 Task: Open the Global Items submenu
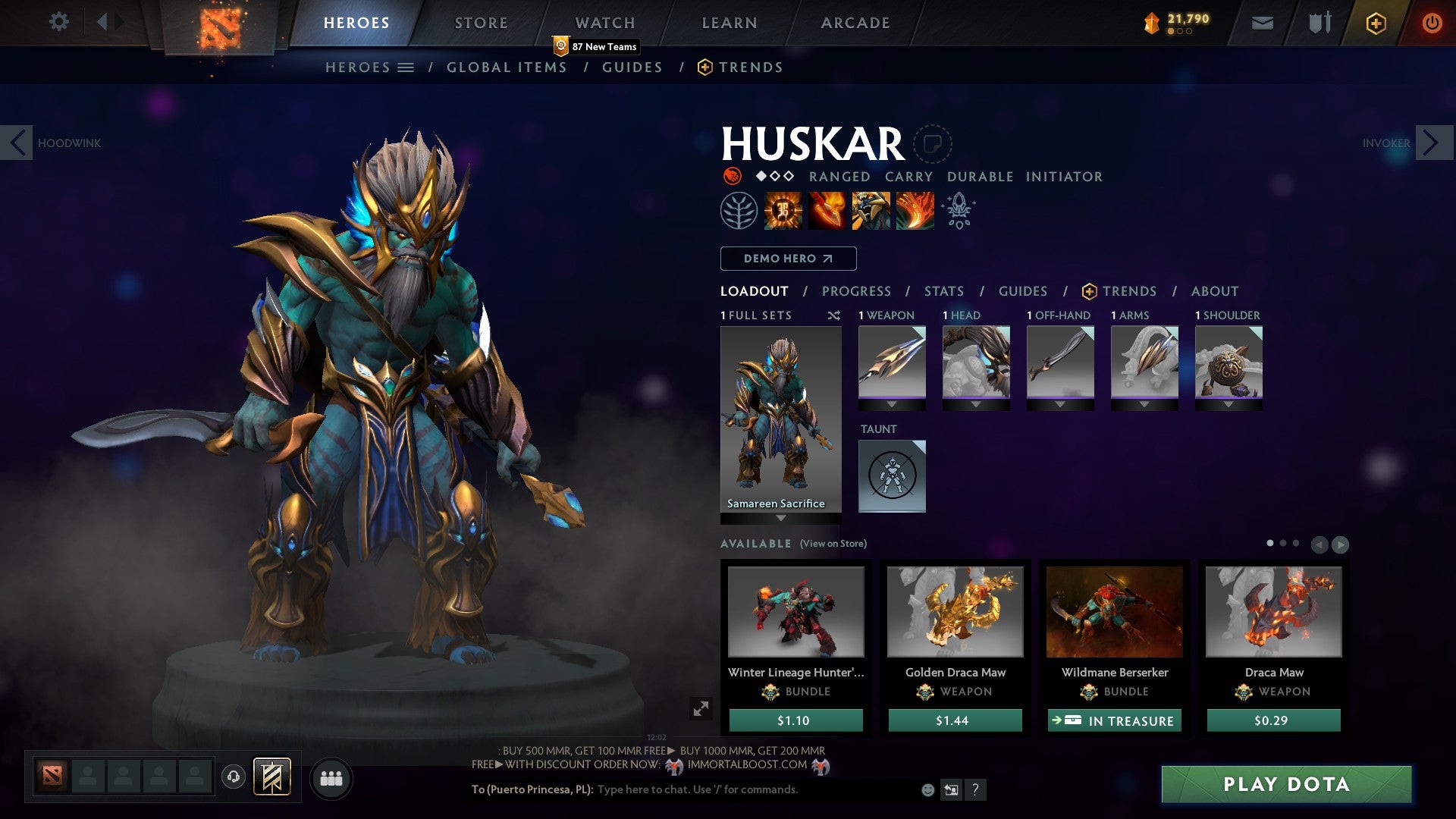507,67
